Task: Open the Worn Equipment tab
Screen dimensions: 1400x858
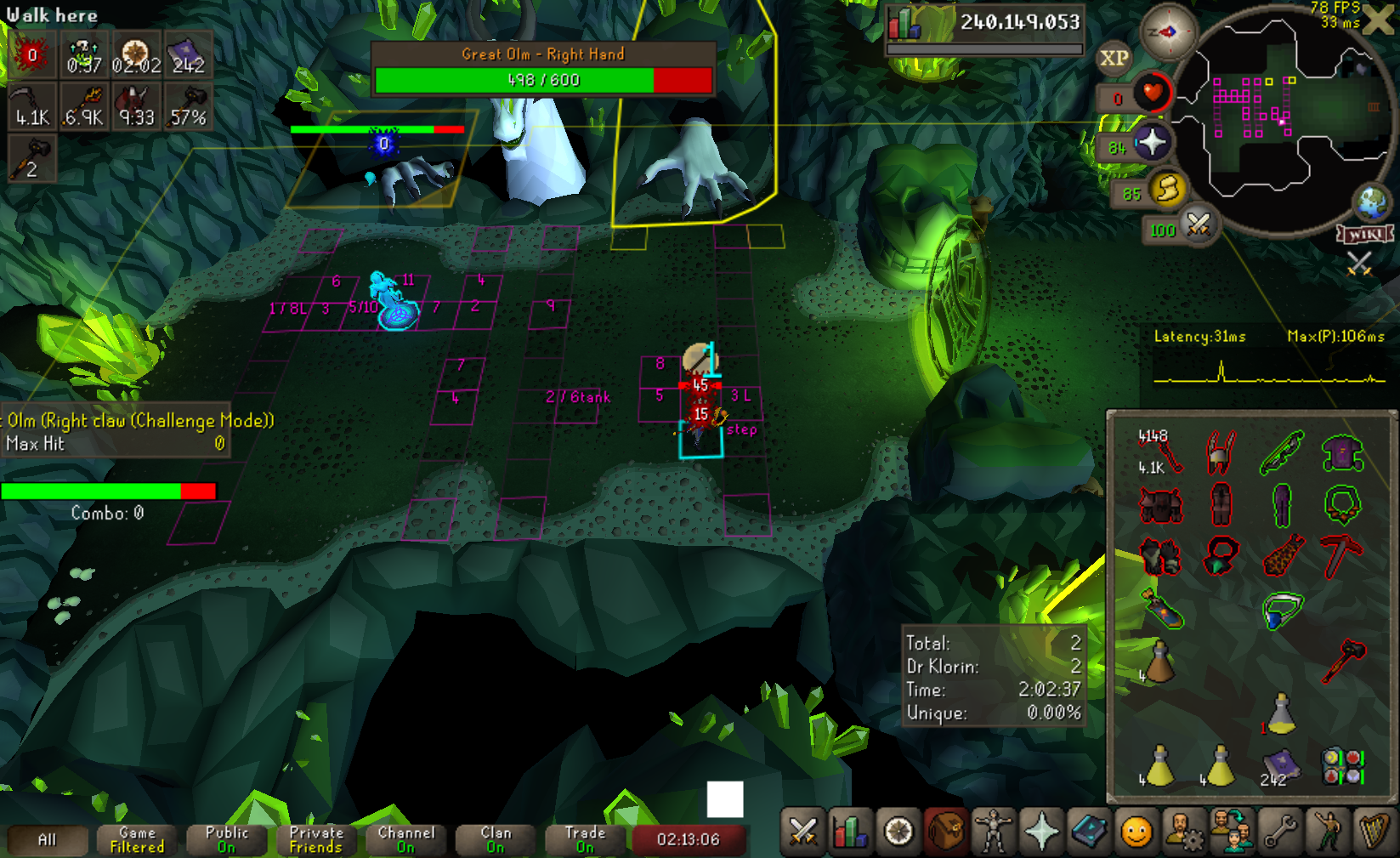Action: (993, 832)
